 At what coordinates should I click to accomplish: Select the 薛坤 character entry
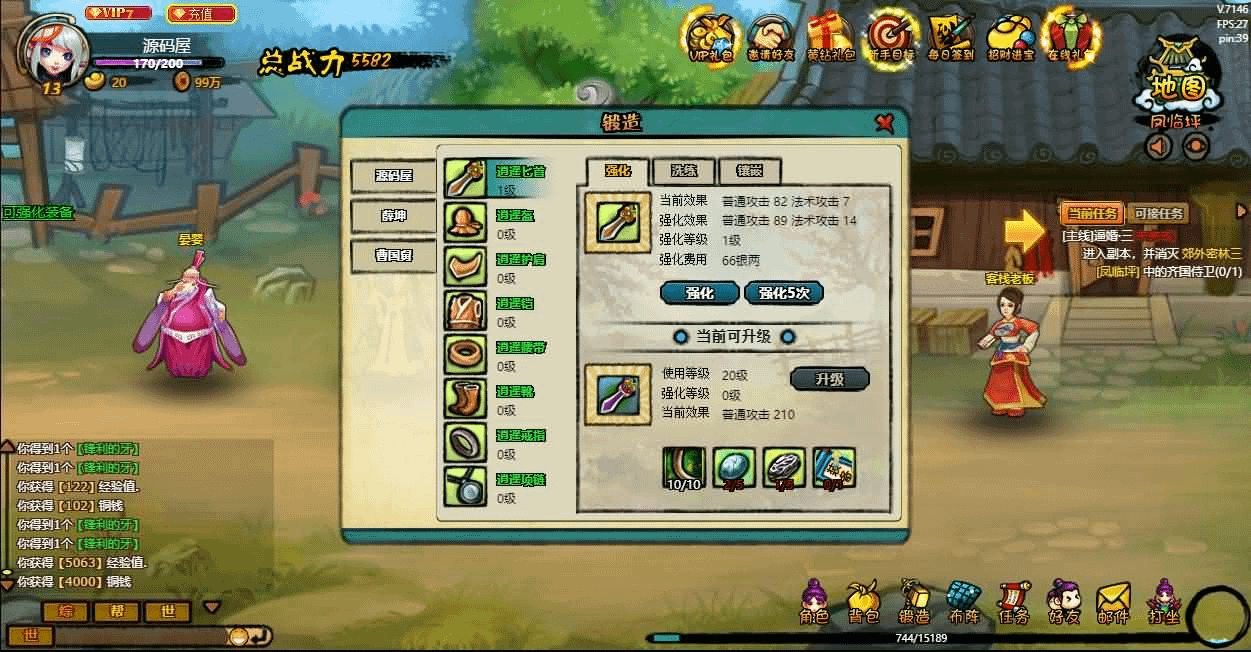[x=393, y=215]
